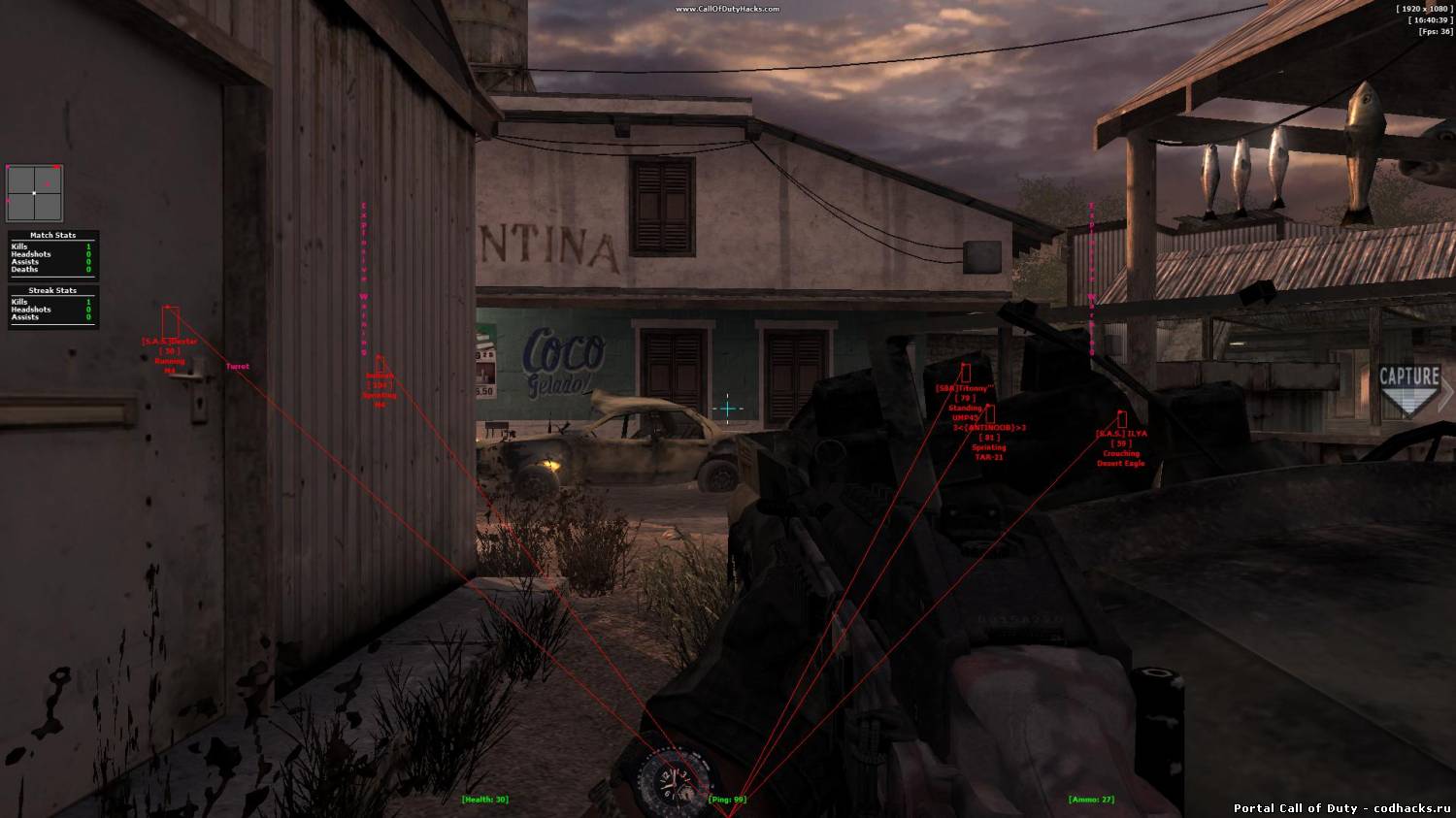
Task: Click the CAPTURE objective marker
Action: click(1409, 389)
